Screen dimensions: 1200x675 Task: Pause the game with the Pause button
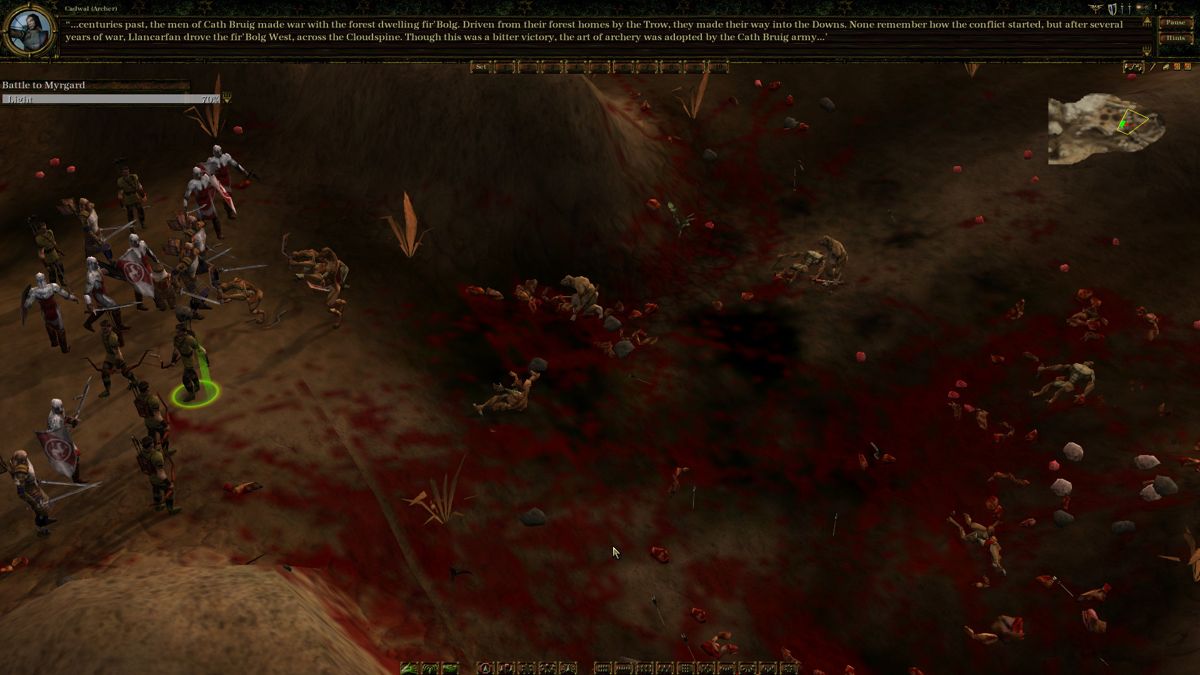pyautogui.click(x=1175, y=22)
